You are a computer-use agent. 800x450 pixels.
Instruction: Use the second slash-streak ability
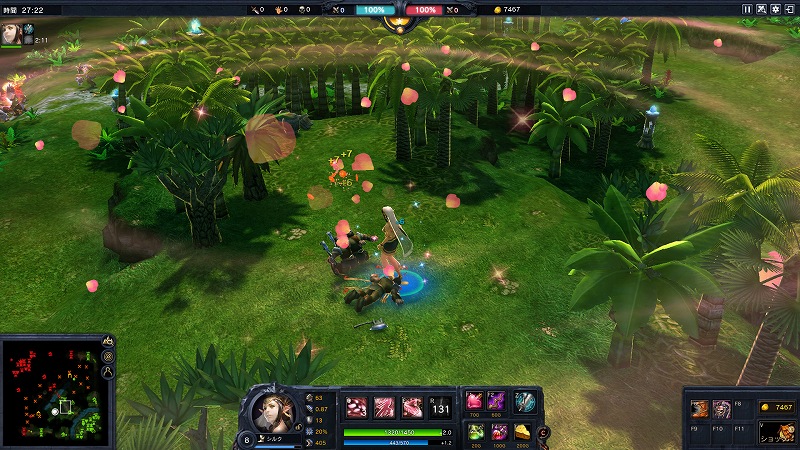point(384,407)
